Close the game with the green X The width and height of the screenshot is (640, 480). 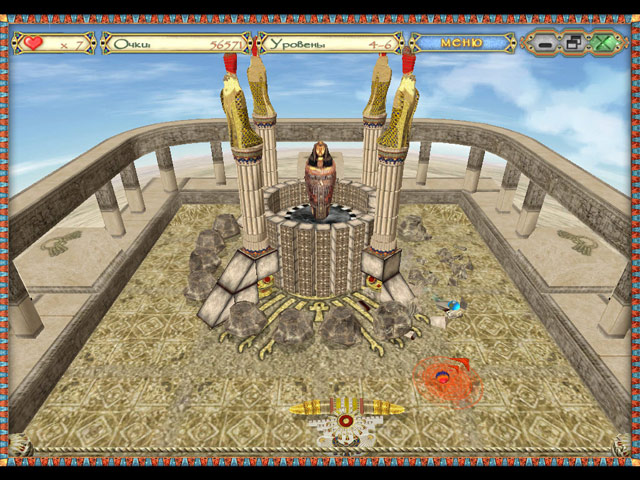click(x=603, y=43)
